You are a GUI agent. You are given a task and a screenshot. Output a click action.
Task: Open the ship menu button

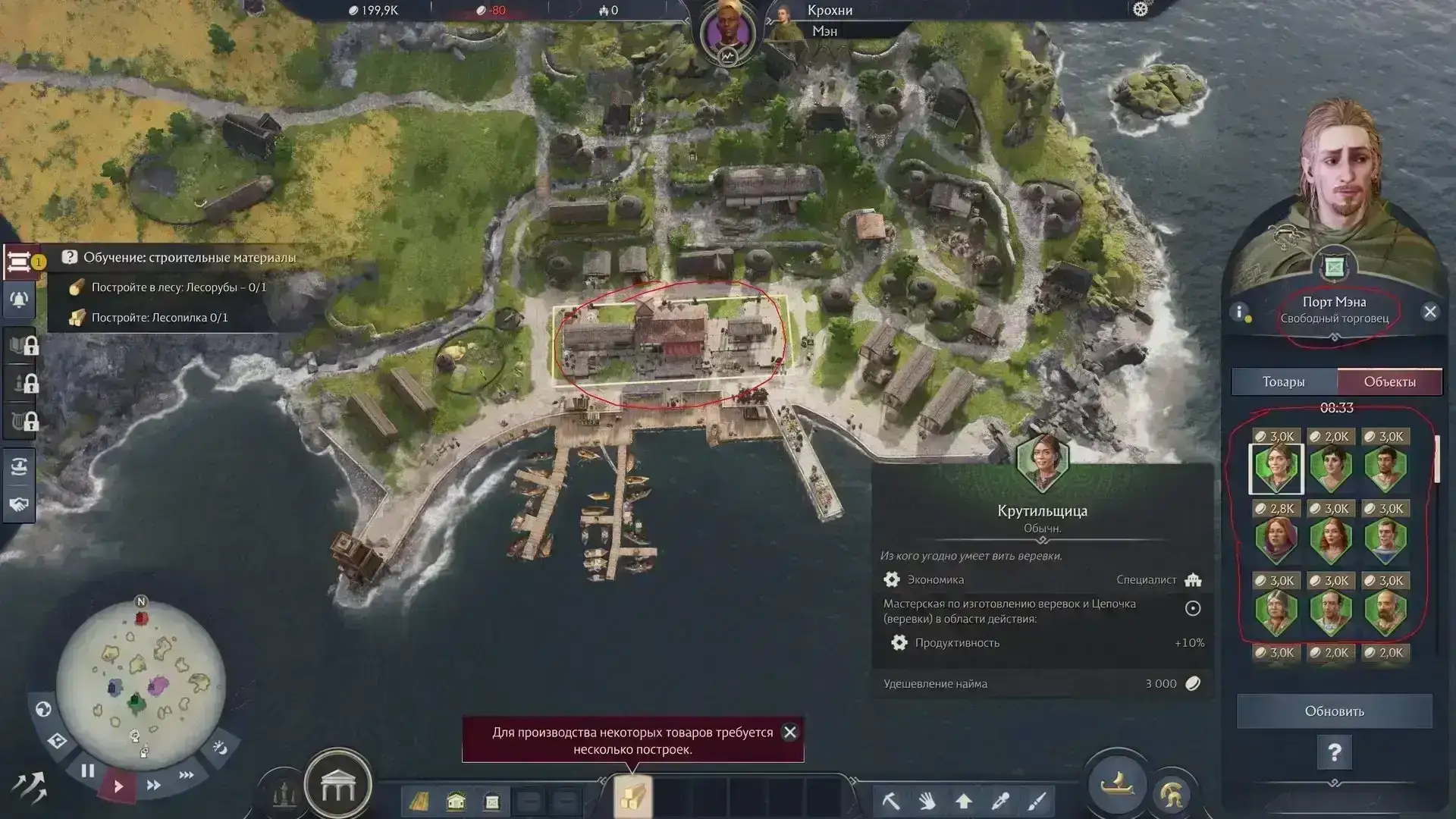1116,784
